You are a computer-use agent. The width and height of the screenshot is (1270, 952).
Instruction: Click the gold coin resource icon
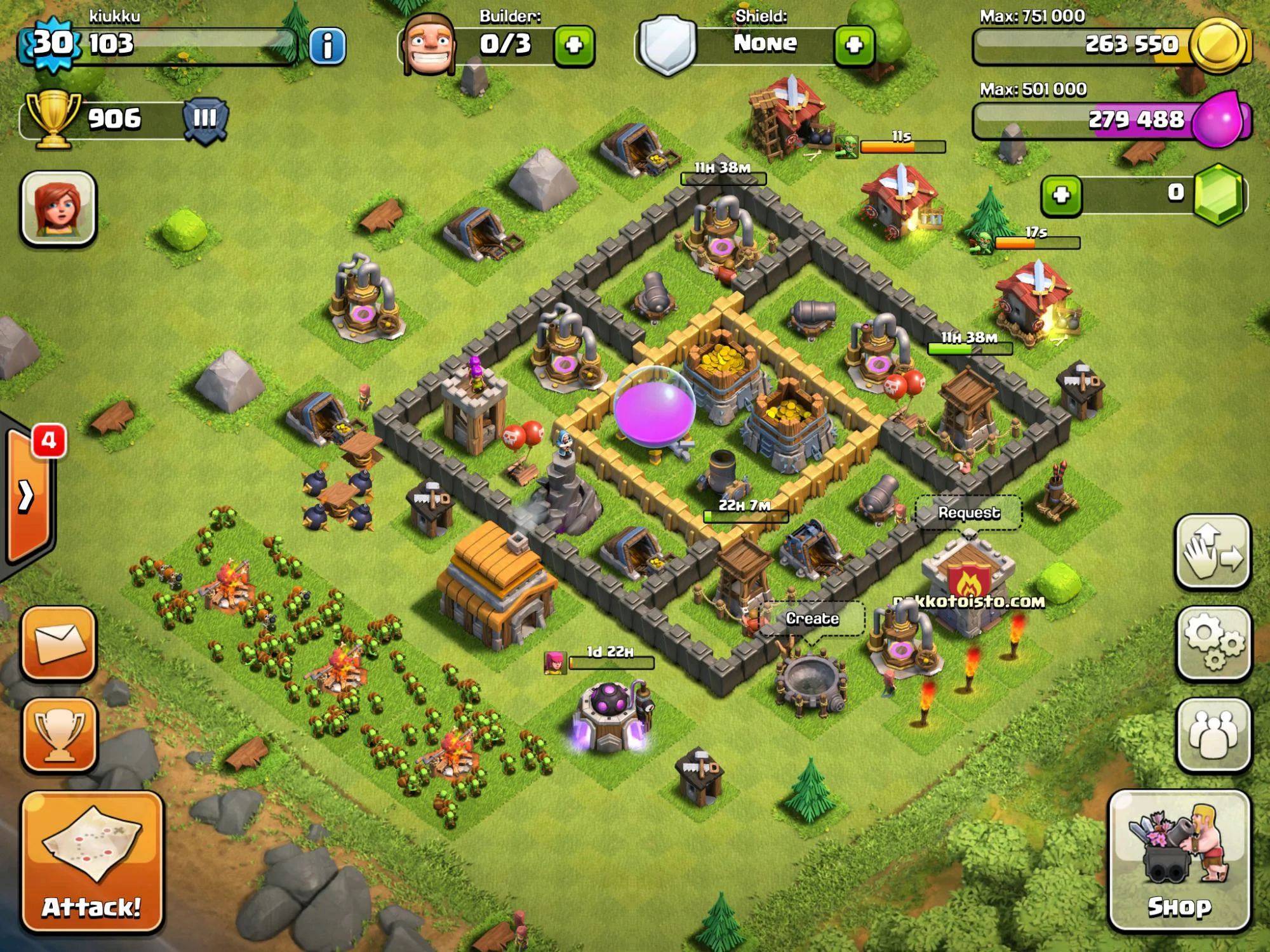pyautogui.click(x=1217, y=44)
